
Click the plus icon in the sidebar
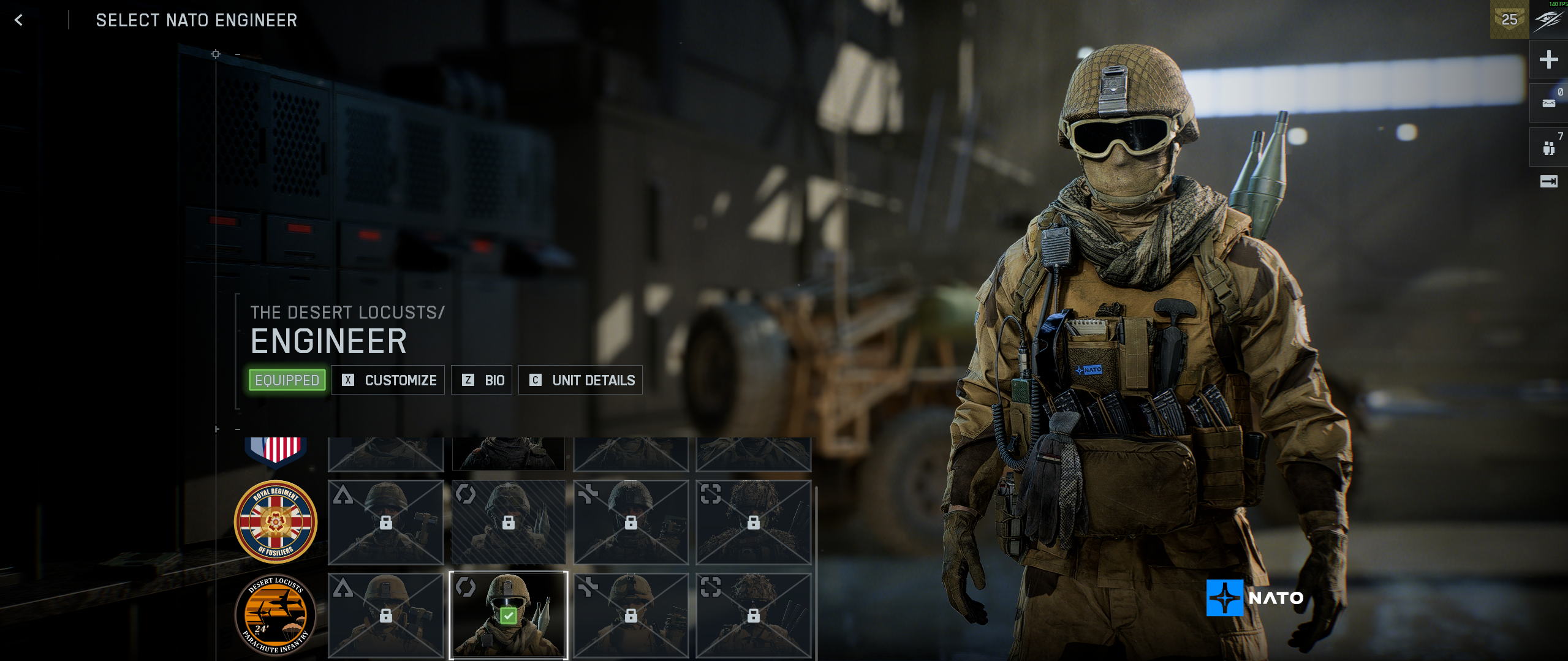(x=1548, y=59)
